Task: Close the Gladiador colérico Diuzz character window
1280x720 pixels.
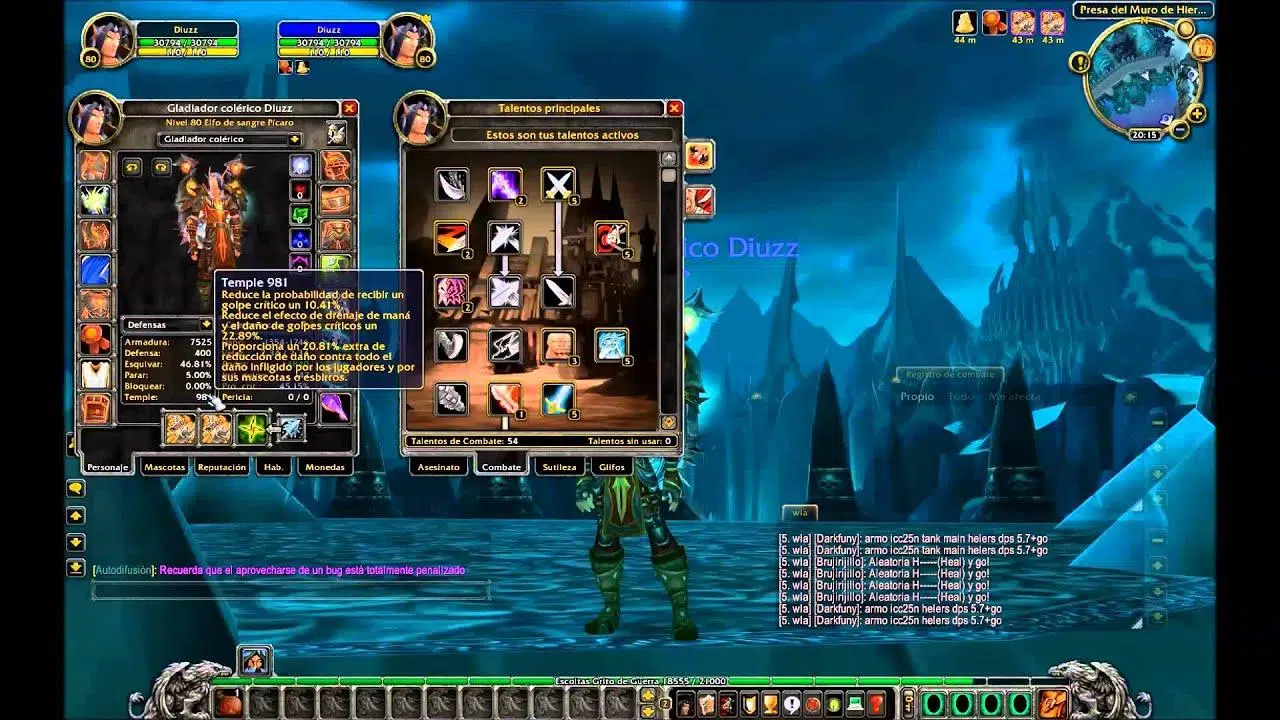Action: (349, 108)
